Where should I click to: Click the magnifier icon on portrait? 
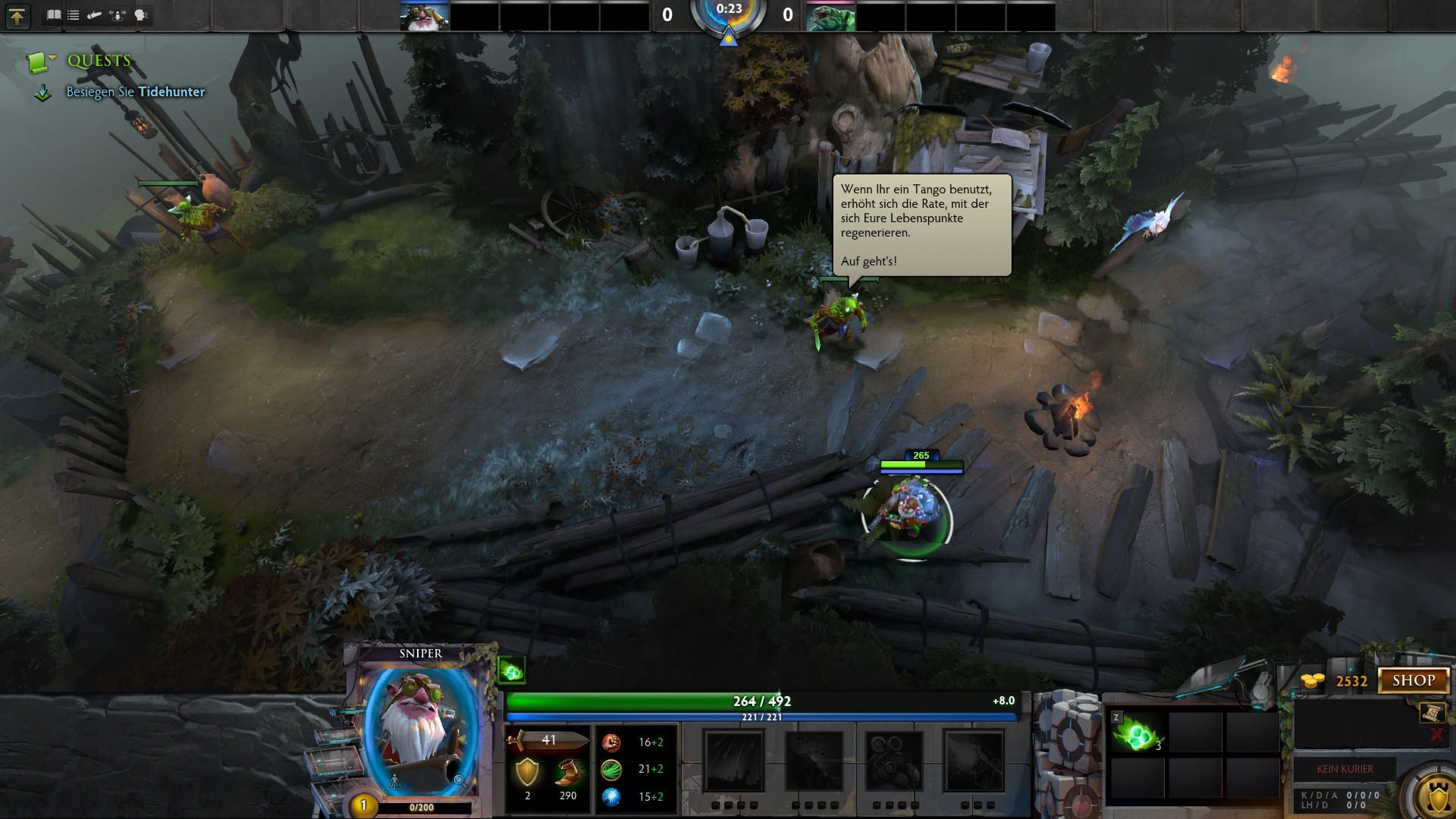(459, 780)
